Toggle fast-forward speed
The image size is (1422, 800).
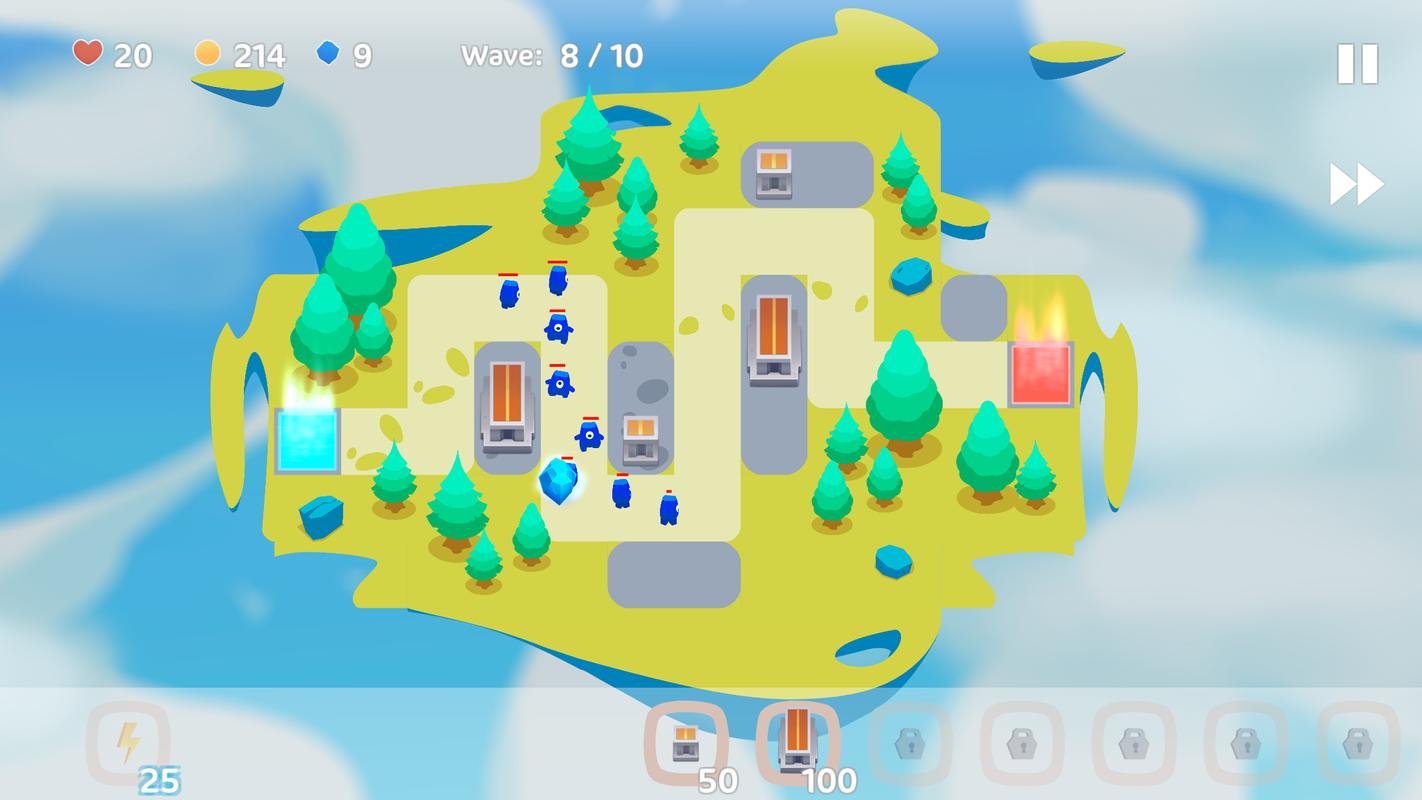[1356, 184]
